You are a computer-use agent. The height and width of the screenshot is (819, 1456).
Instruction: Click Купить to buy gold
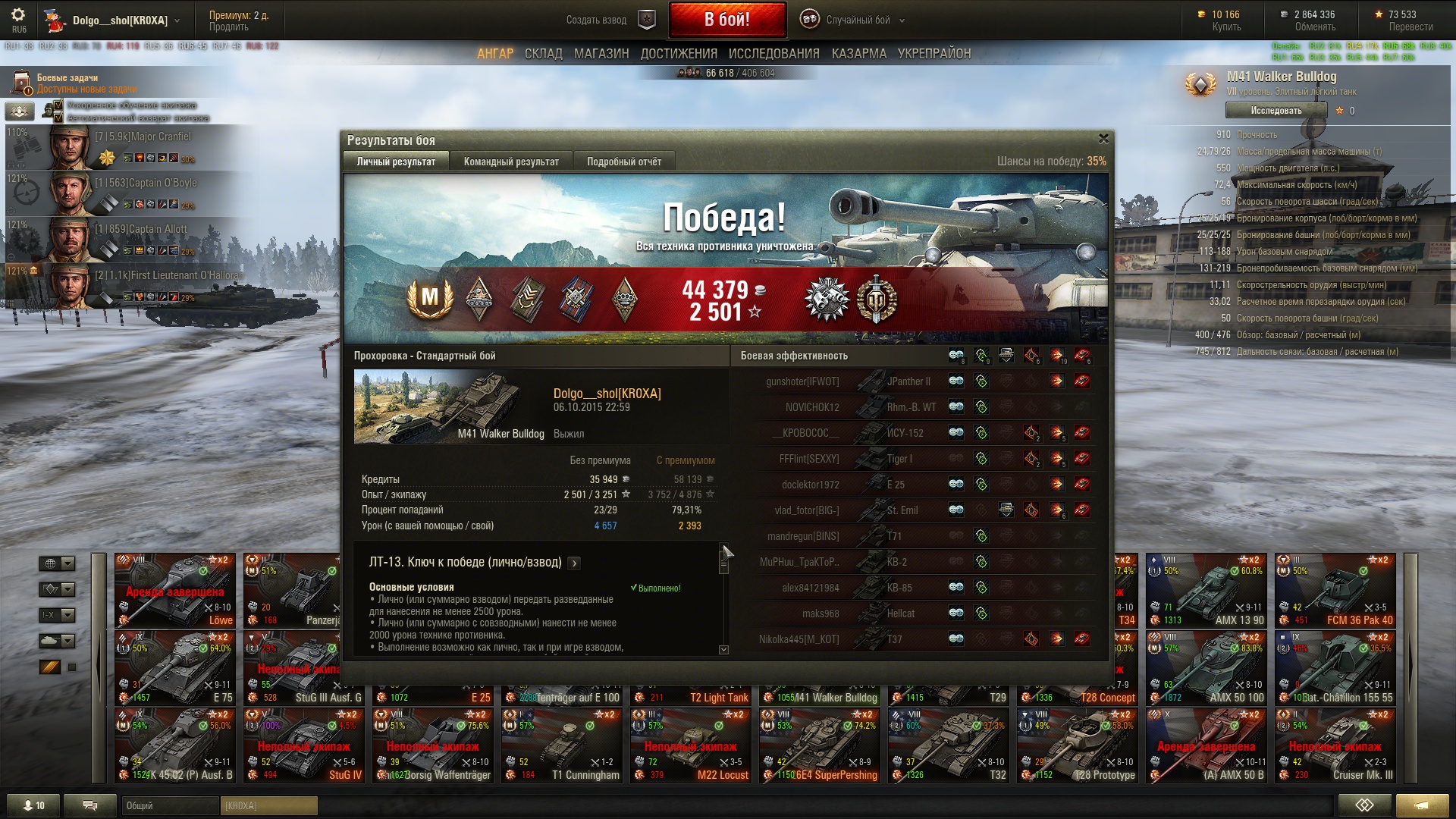pyautogui.click(x=1225, y=27)
